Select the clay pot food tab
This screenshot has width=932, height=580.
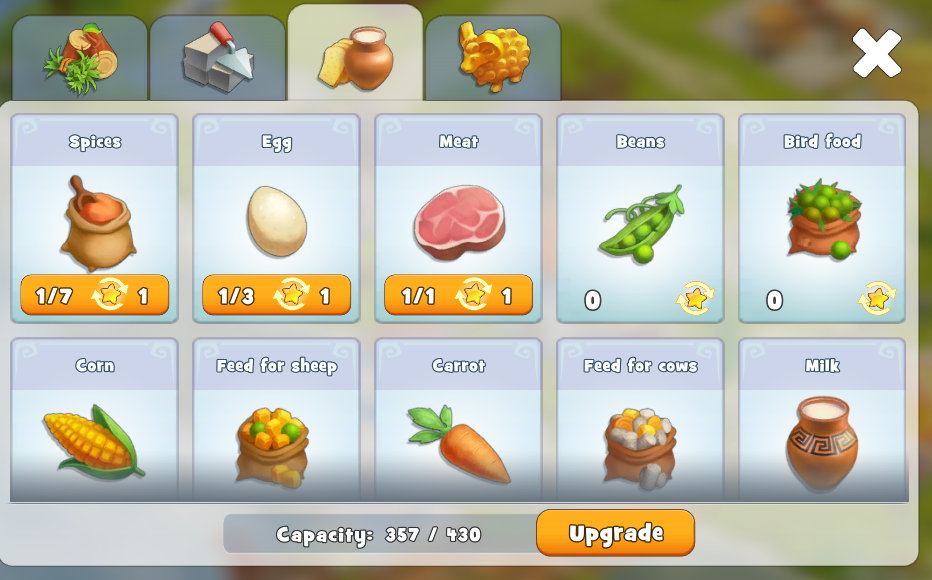coord(355,56)
